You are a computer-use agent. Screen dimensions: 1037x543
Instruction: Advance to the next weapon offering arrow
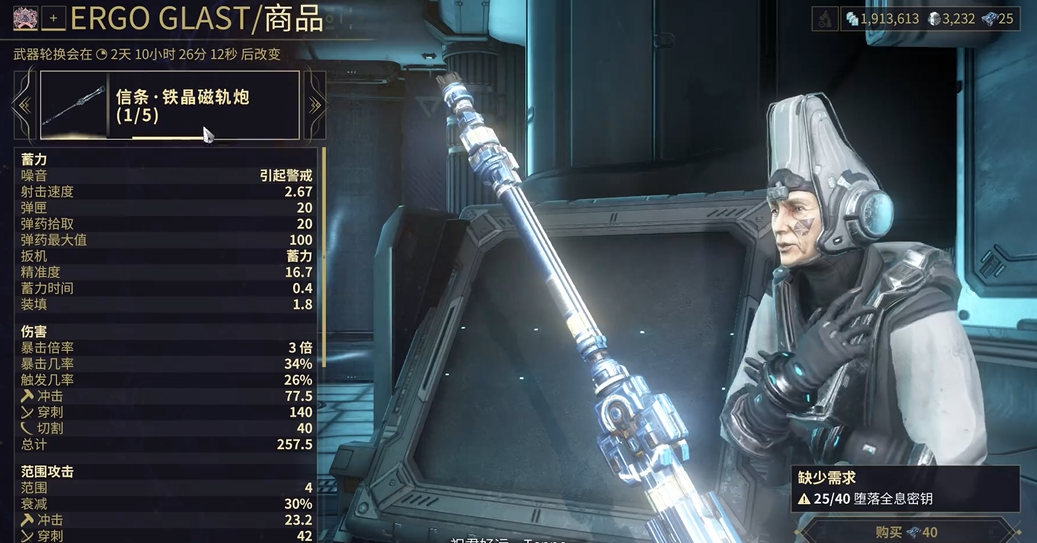coord(315,105)
